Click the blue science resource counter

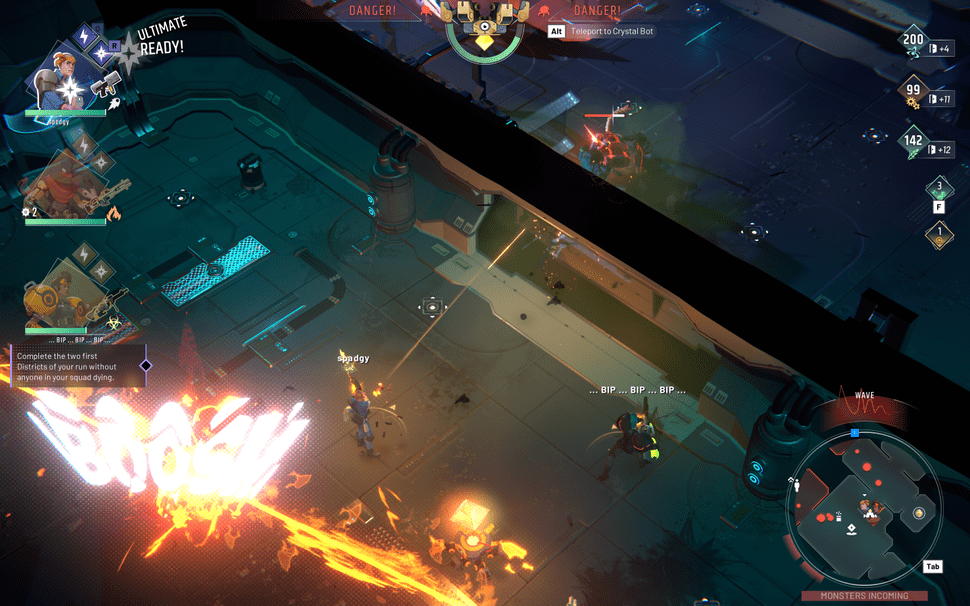pos(913,43)
